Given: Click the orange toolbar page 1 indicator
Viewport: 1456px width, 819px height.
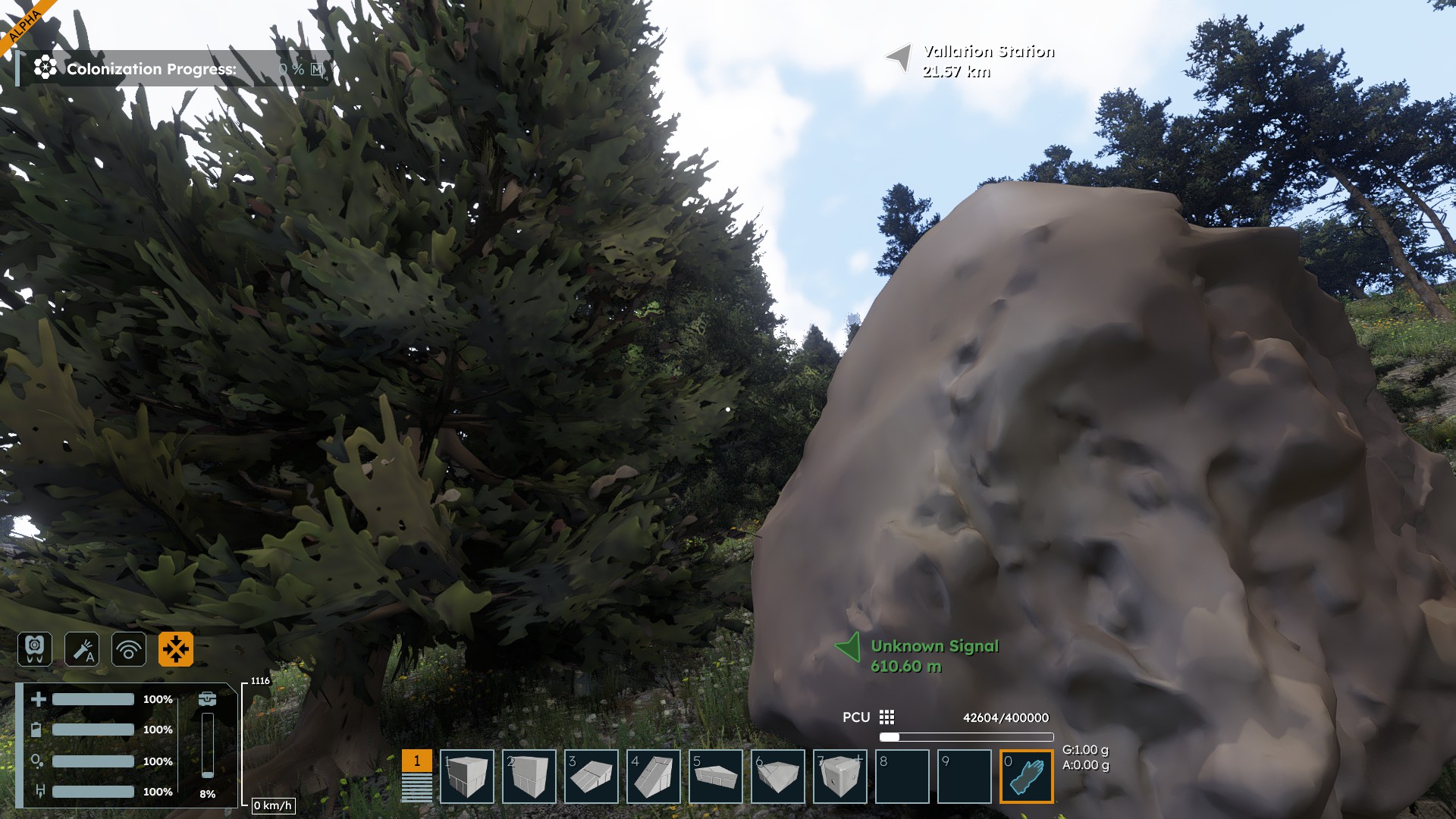Looking at the screenshot, I should [416, 761].
